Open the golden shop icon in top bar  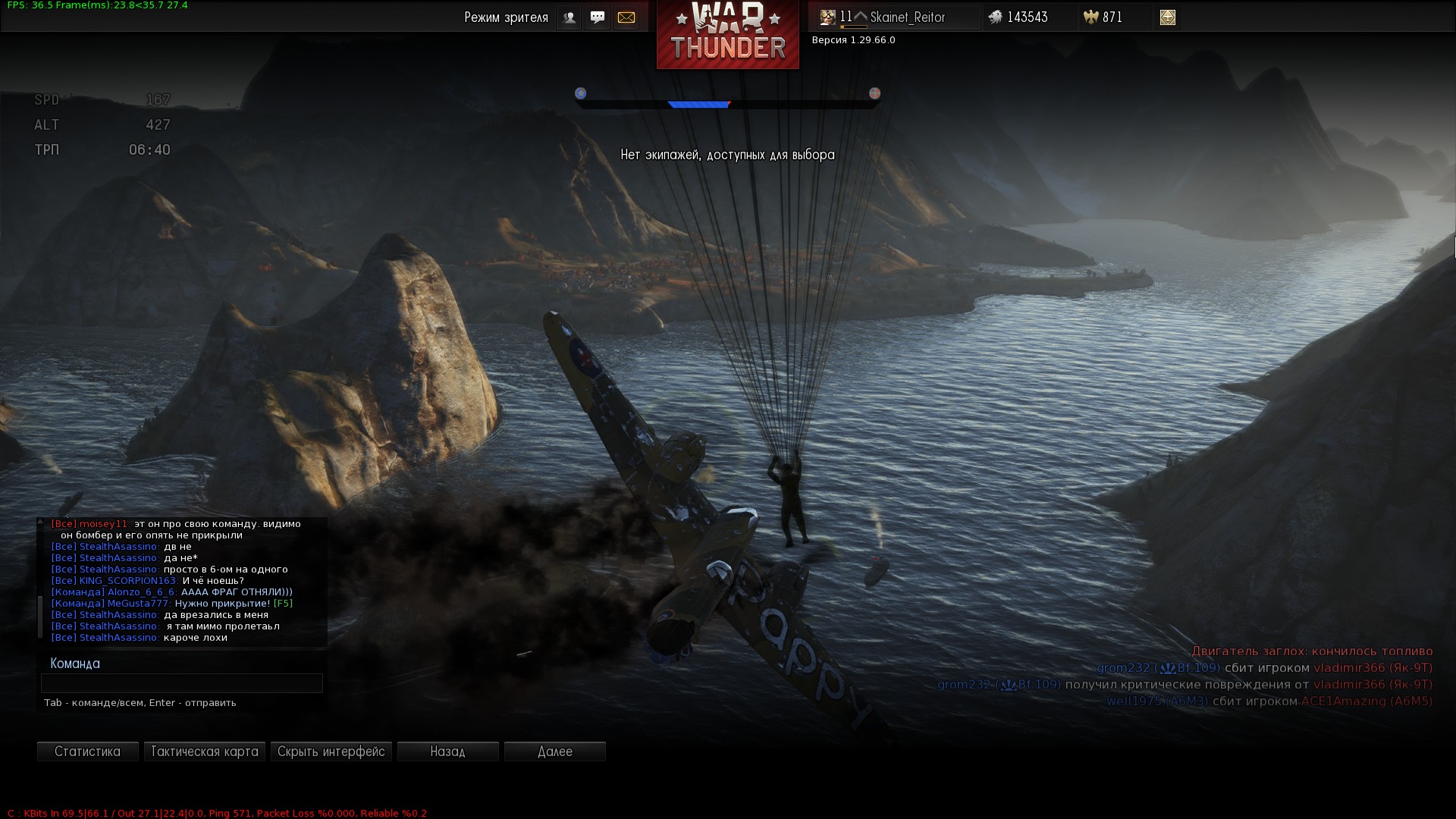point(1167,17)
